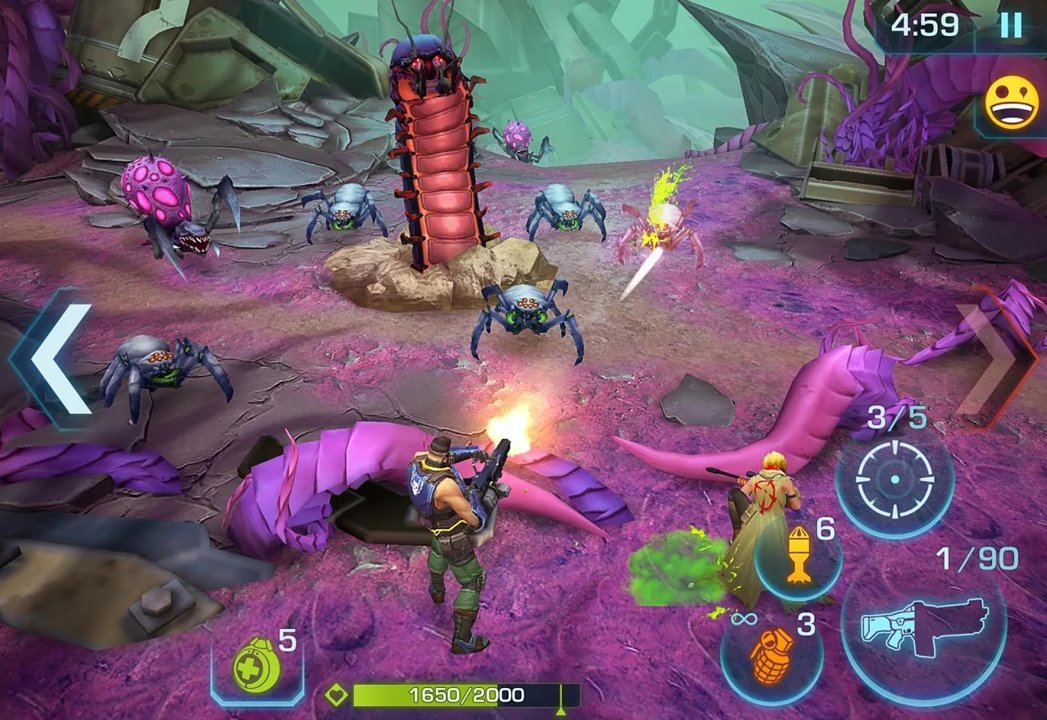Activate the crosshair aimed shot ability
Image resolution: width=1047 pixels, height=720 pixels.
click(x=894, y=476)
